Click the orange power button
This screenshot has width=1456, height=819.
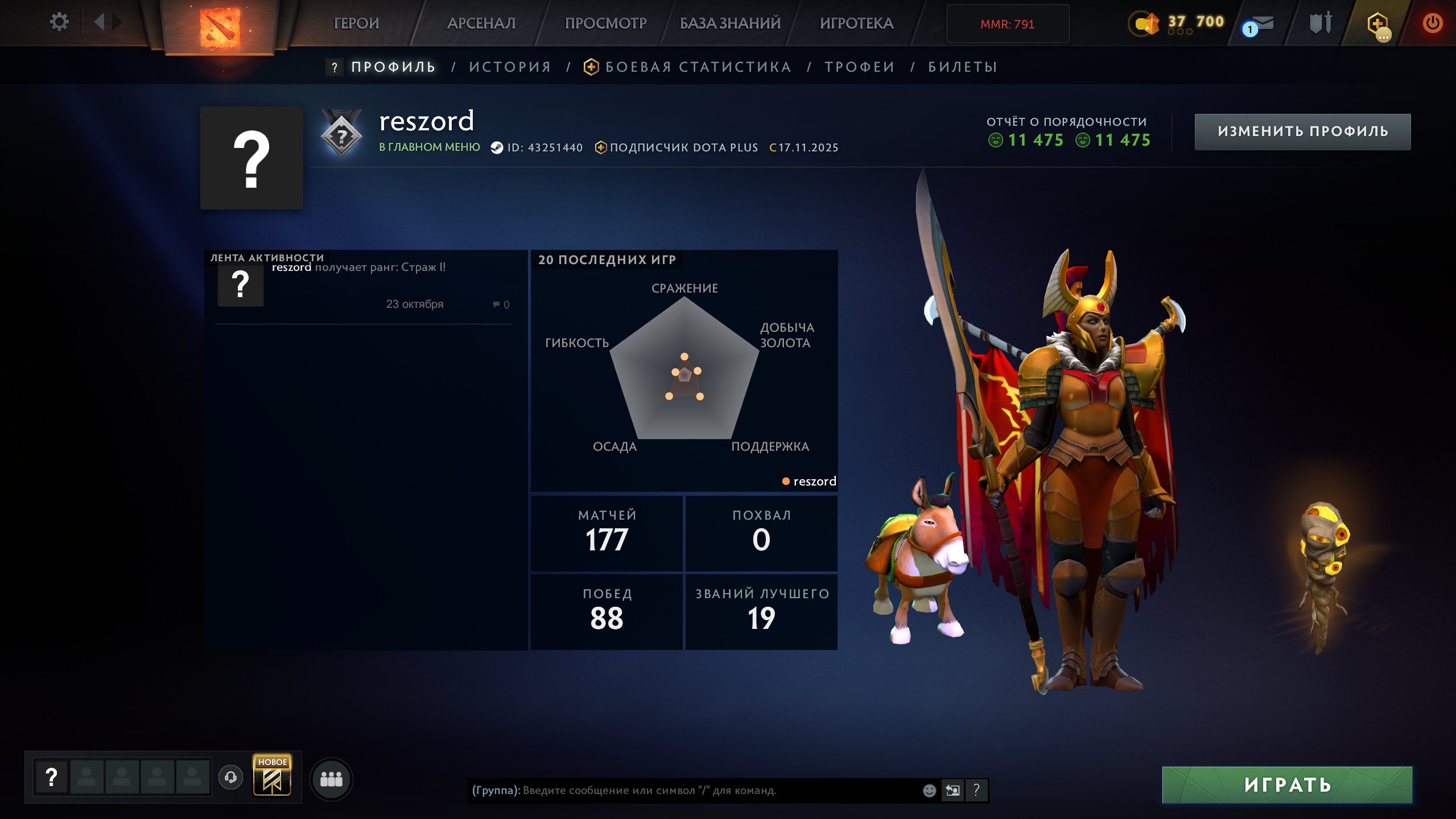tap(1433, 23)
